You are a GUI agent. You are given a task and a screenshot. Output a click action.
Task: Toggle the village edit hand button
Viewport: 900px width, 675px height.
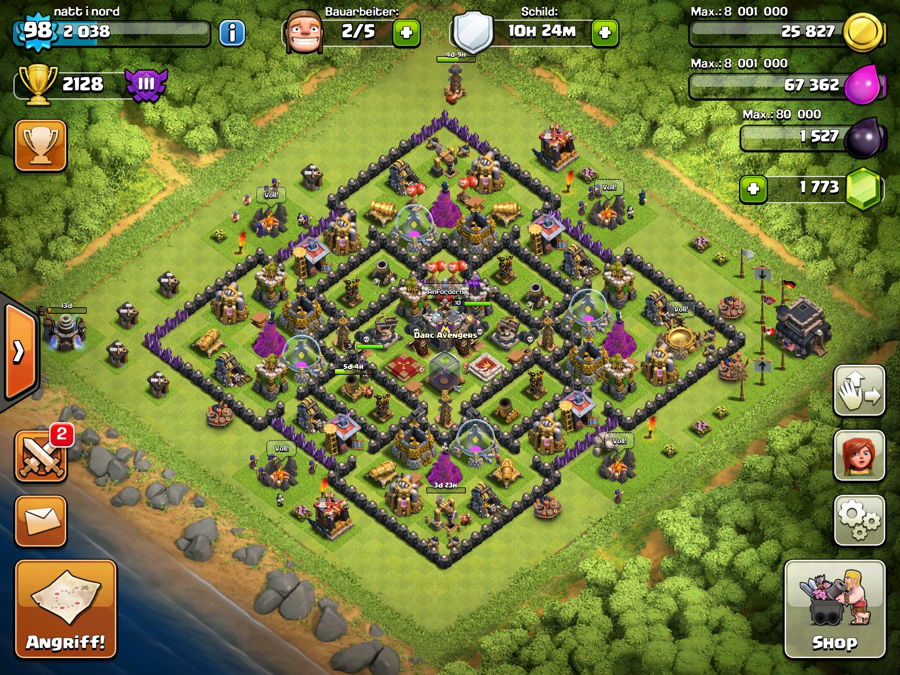pyautogui.click(x=859, y=391)
